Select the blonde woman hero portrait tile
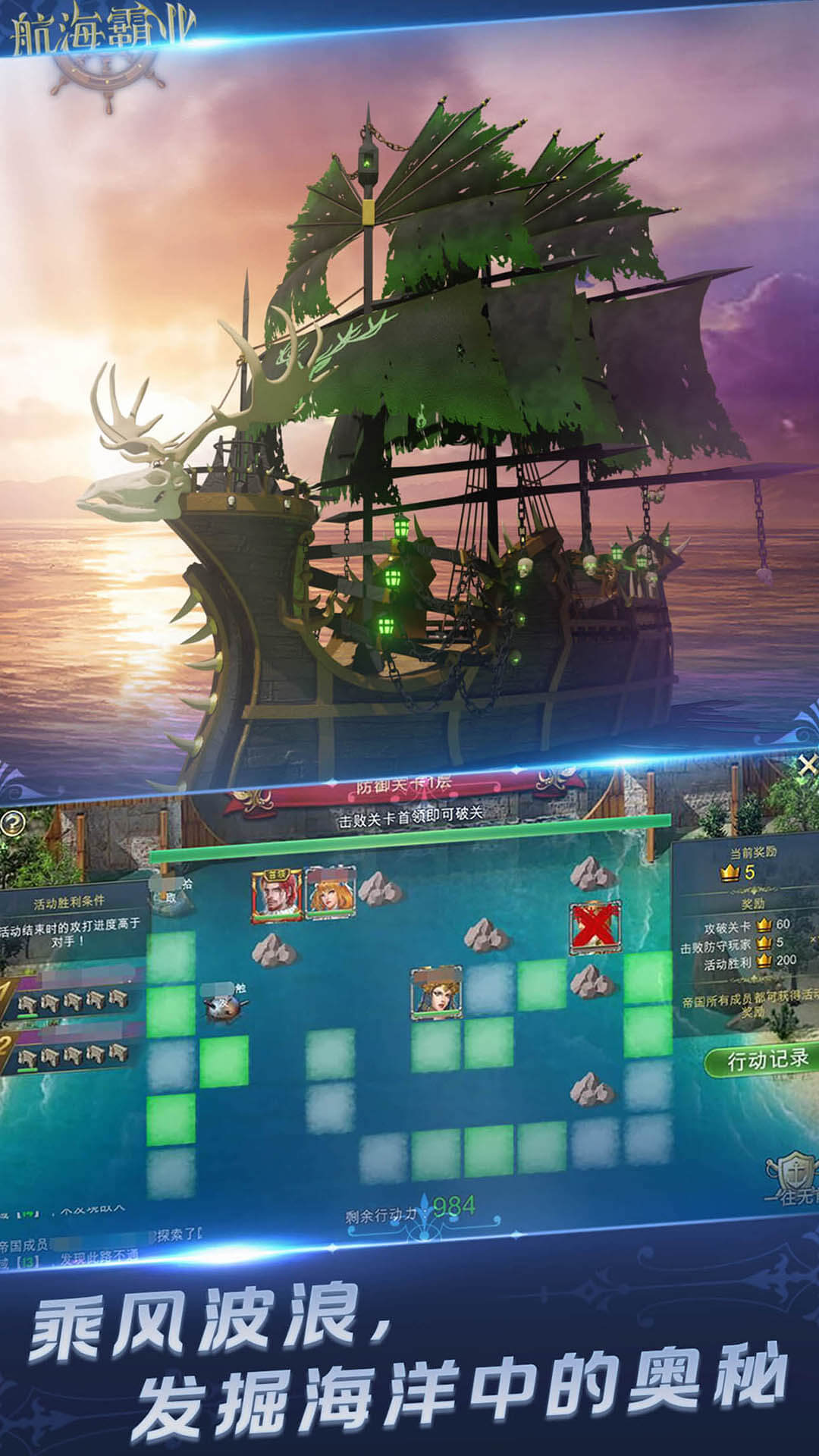Screen dimensions: 819x1456 [x=331, y=894]
